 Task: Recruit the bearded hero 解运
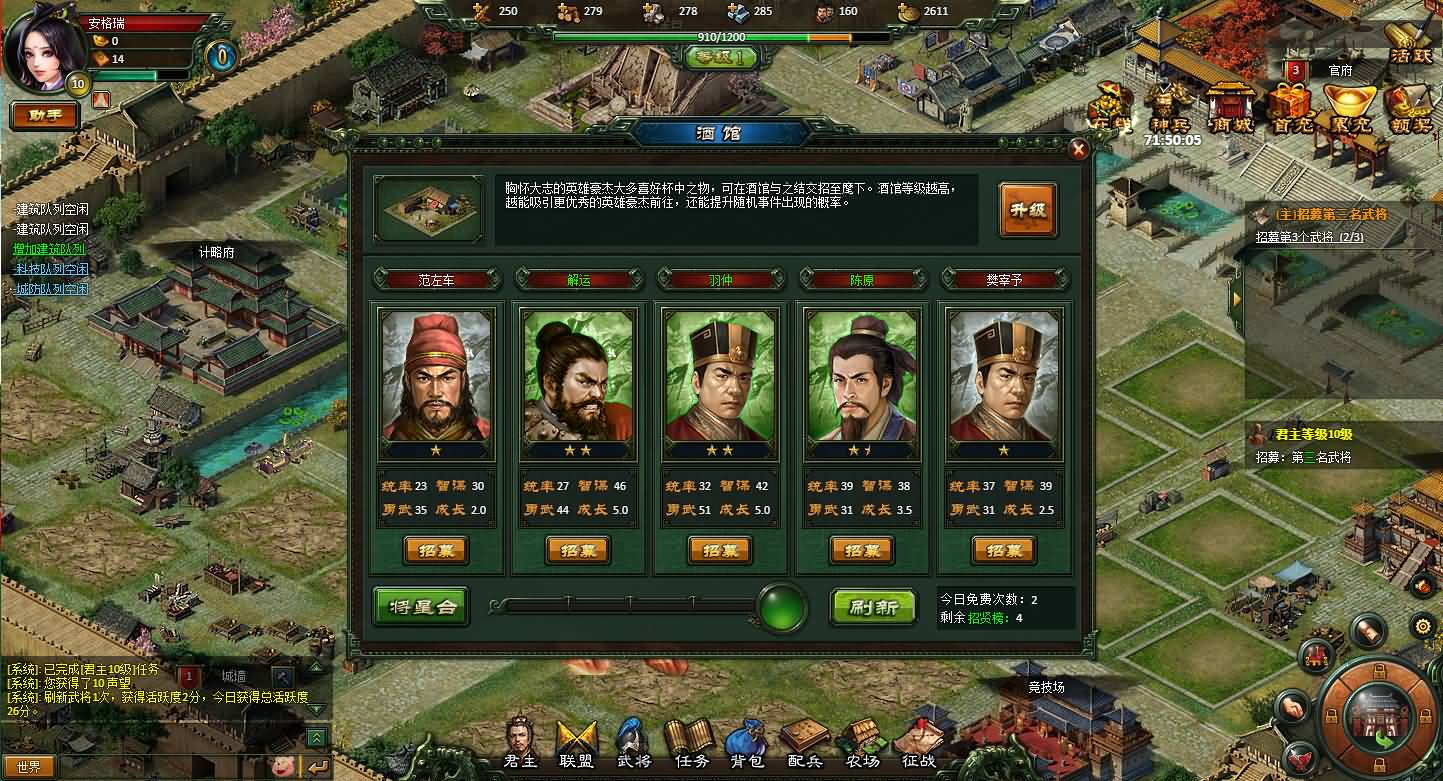tap(578, 550)
